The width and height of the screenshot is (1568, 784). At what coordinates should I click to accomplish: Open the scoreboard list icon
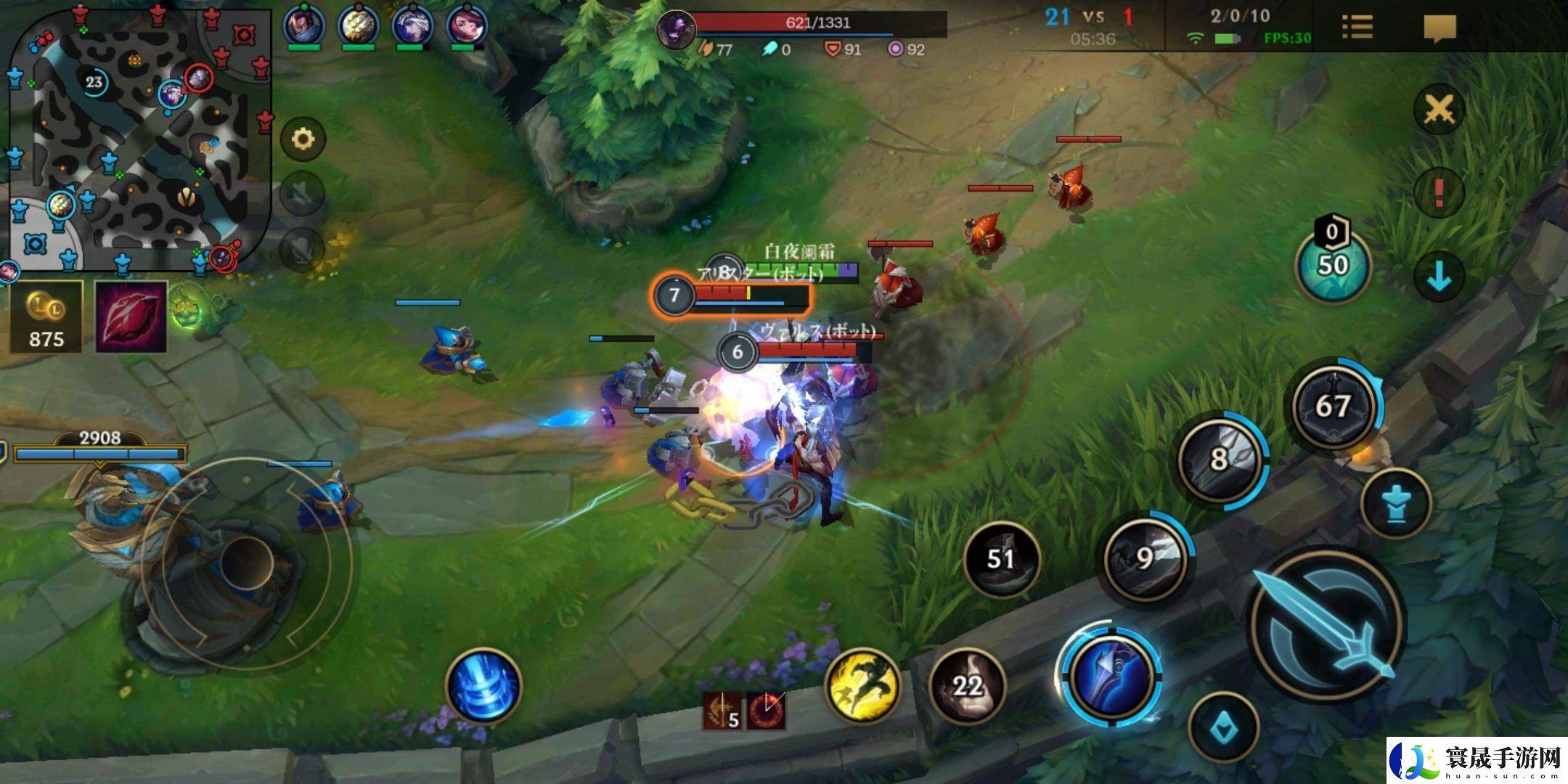tap(1357, 28)
